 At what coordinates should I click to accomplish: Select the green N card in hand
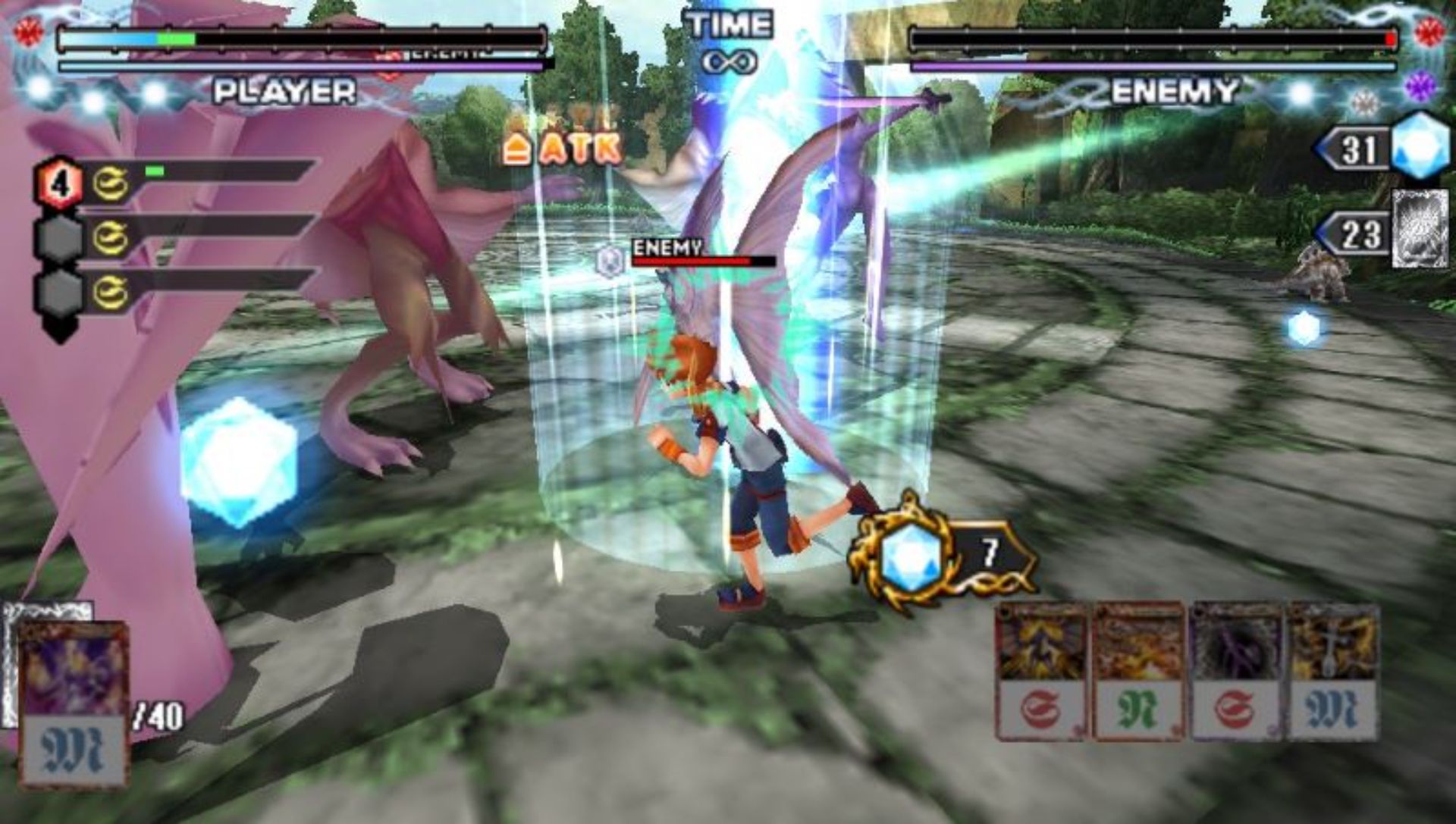(x=1137, y=672)
